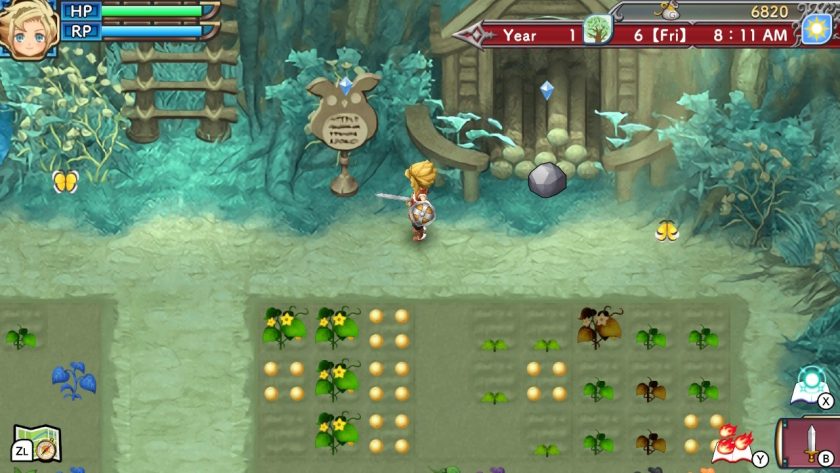Open the map with the compass icon
Image resolution: width=840 pixels, height=473 pixels.
tap(39, 443)
